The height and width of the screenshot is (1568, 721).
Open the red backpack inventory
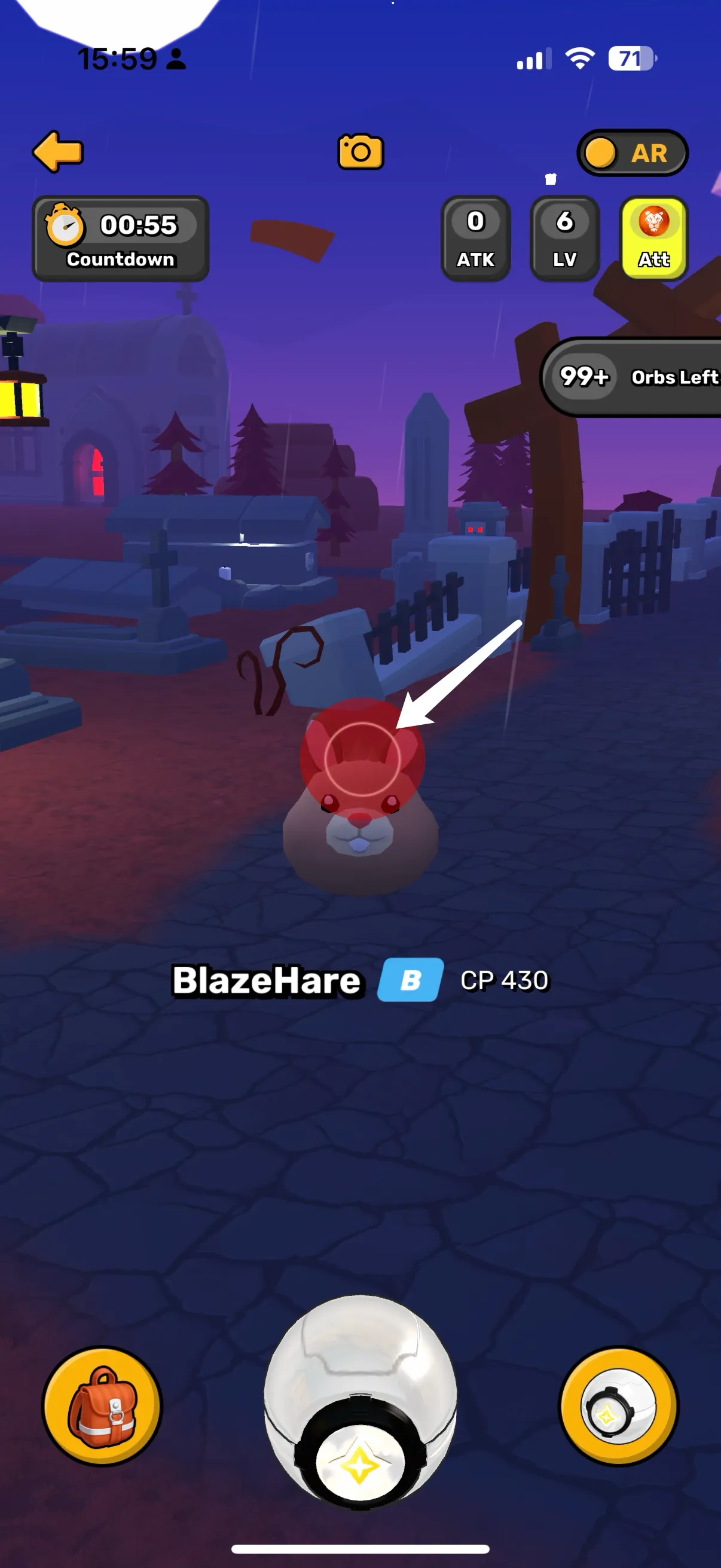pos(102,1407)
